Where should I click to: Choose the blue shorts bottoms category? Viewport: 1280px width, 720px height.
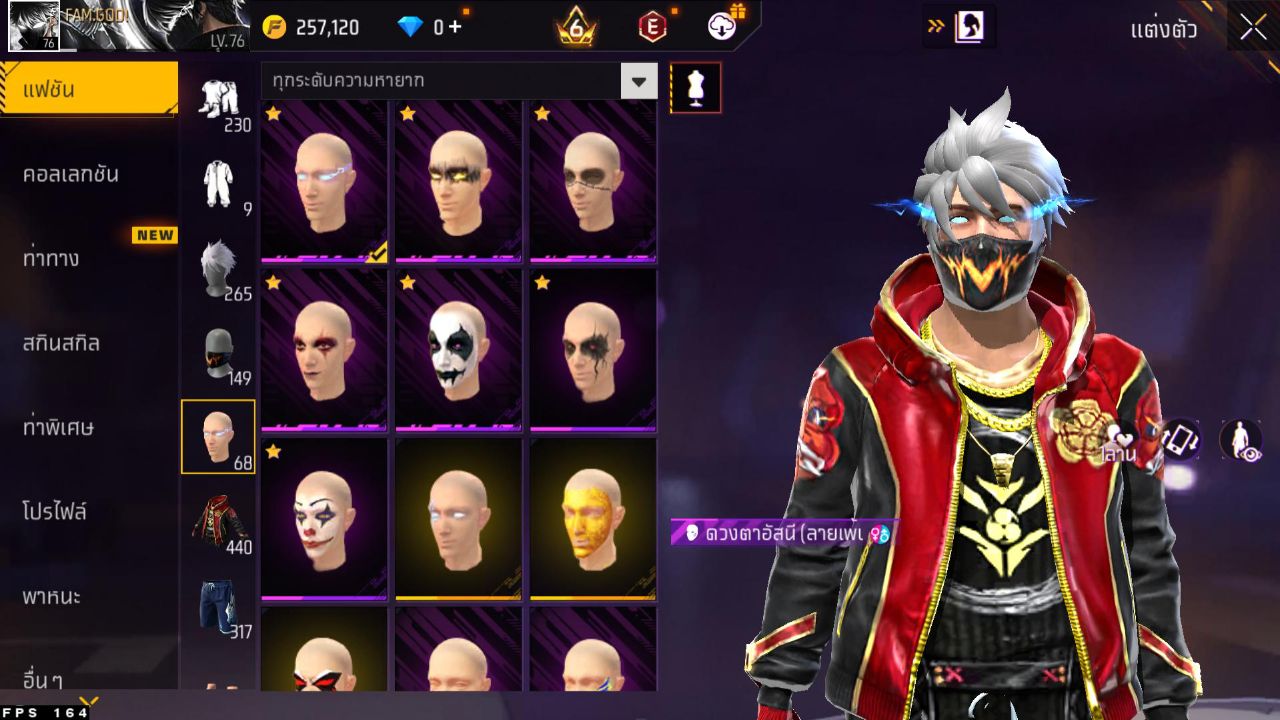point(219,606)
